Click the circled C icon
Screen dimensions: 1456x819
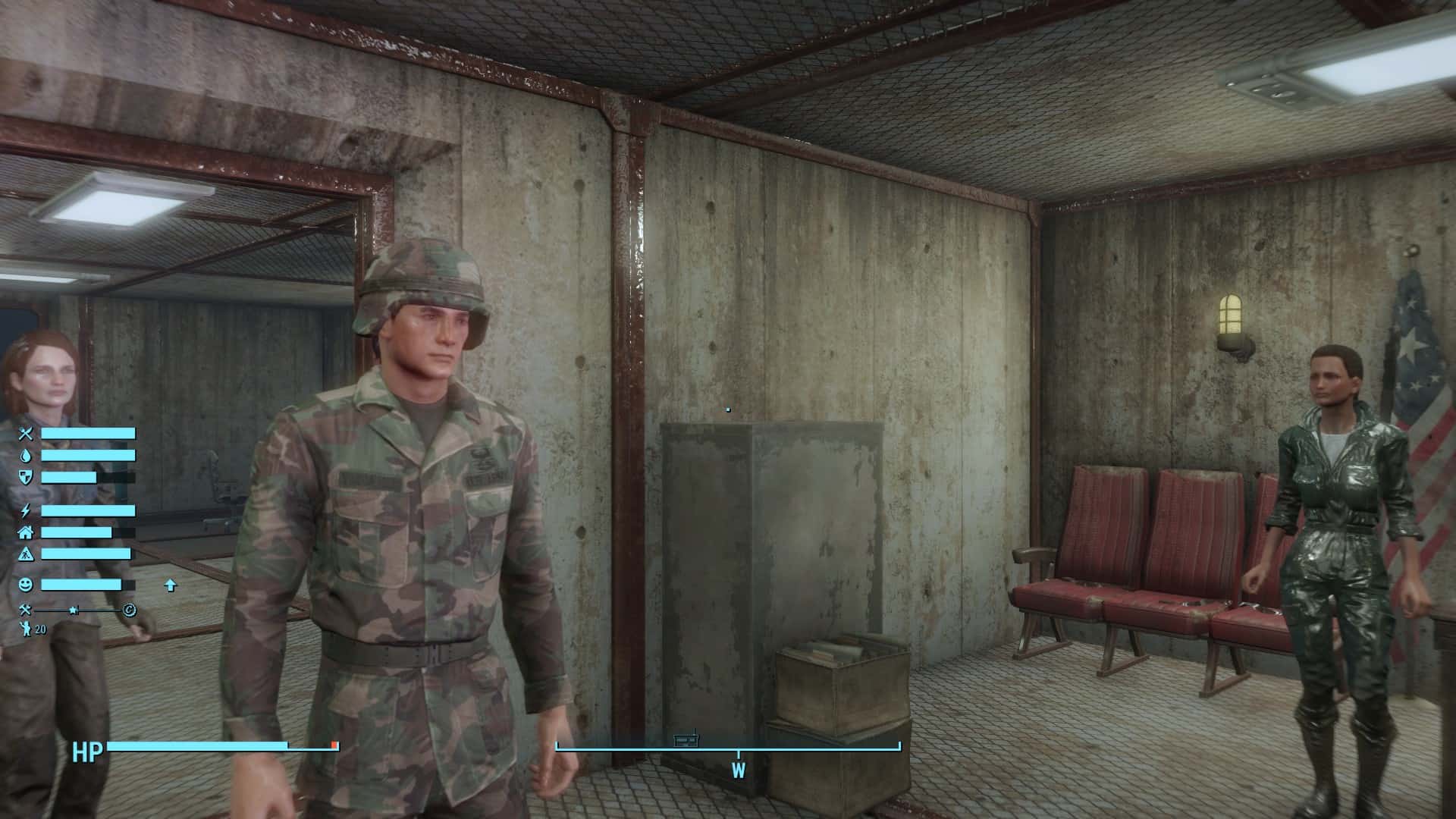click(x=129, y=610)
